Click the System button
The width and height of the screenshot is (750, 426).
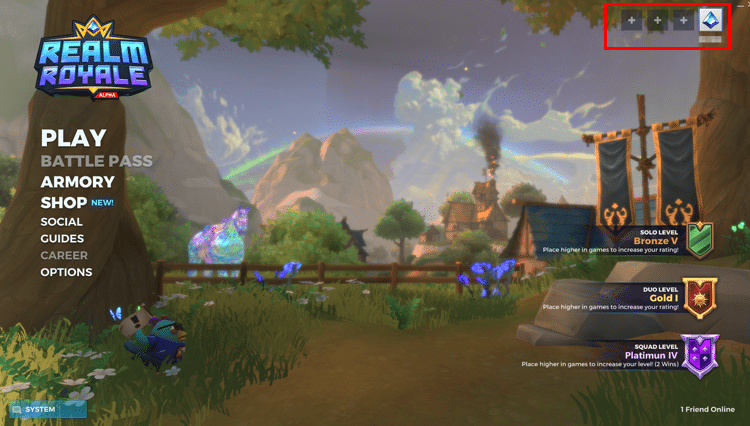[x=47, y=409]
